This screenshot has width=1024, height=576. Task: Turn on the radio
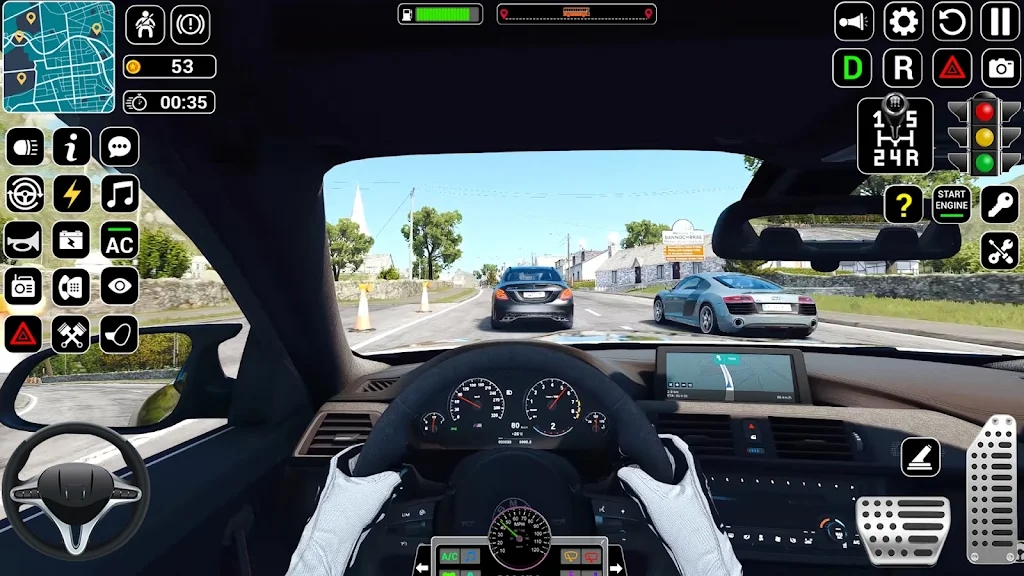[24, 288]
